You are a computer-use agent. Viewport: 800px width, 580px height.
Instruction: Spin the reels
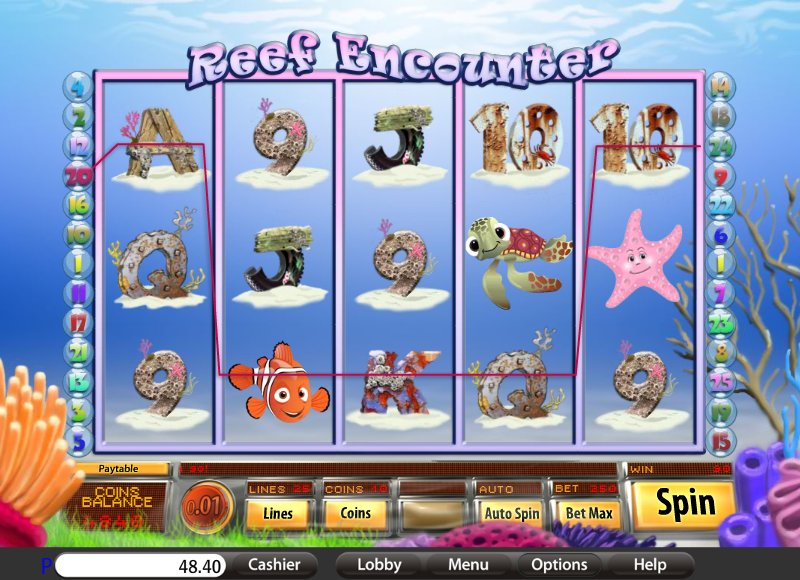[685, 503]
